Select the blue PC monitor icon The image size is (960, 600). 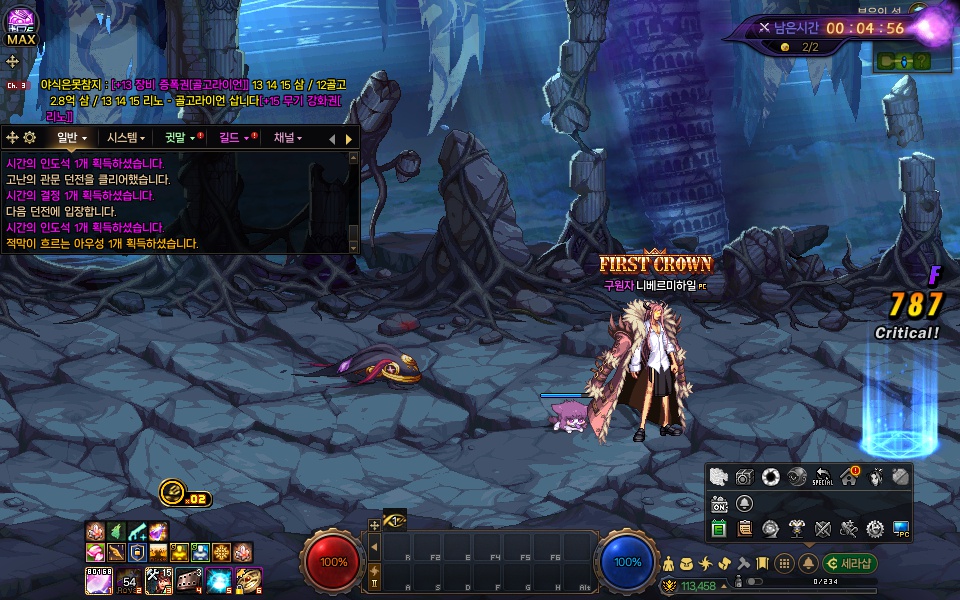[901, 528]
